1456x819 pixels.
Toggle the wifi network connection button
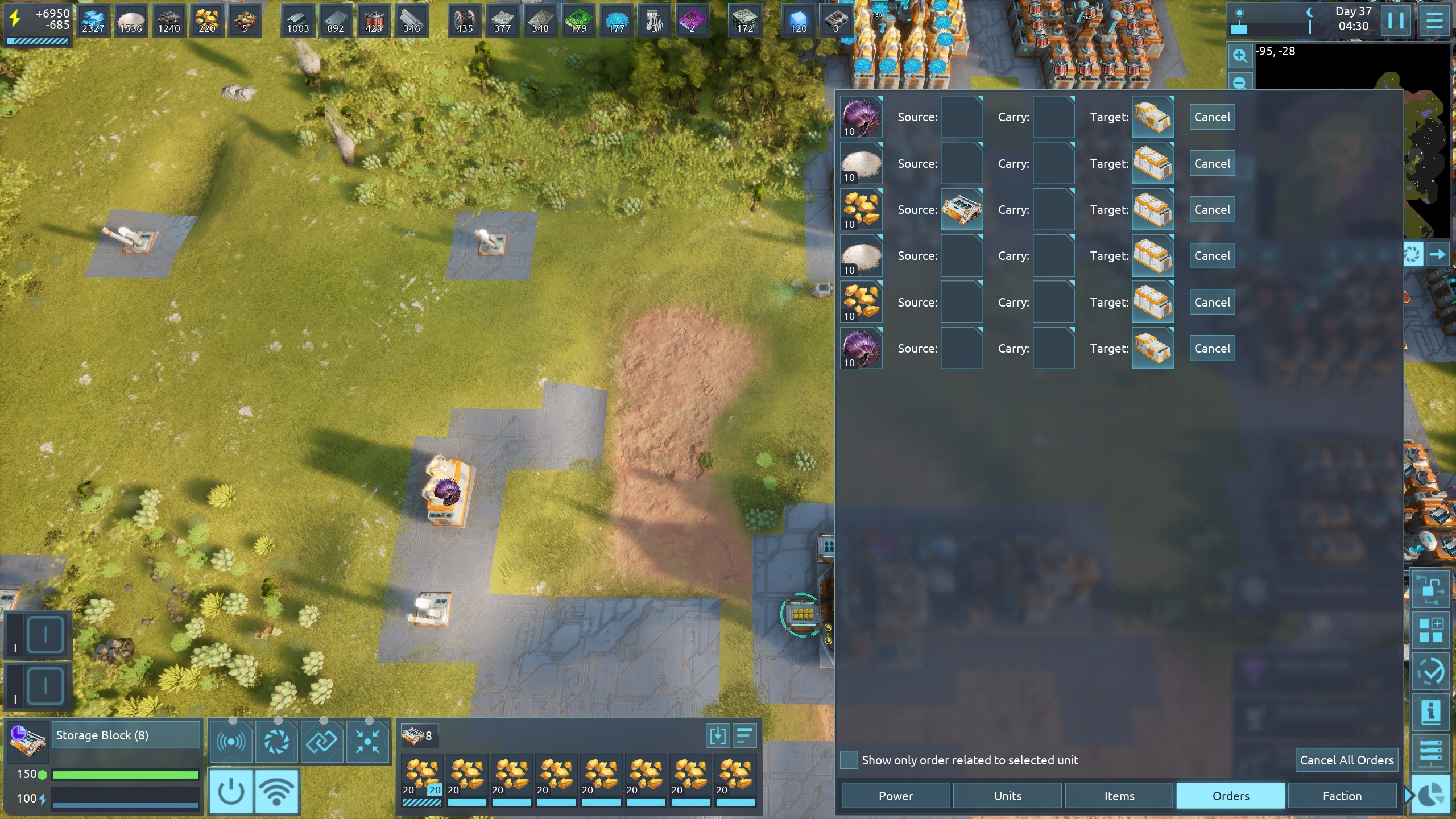click(277, 791)
